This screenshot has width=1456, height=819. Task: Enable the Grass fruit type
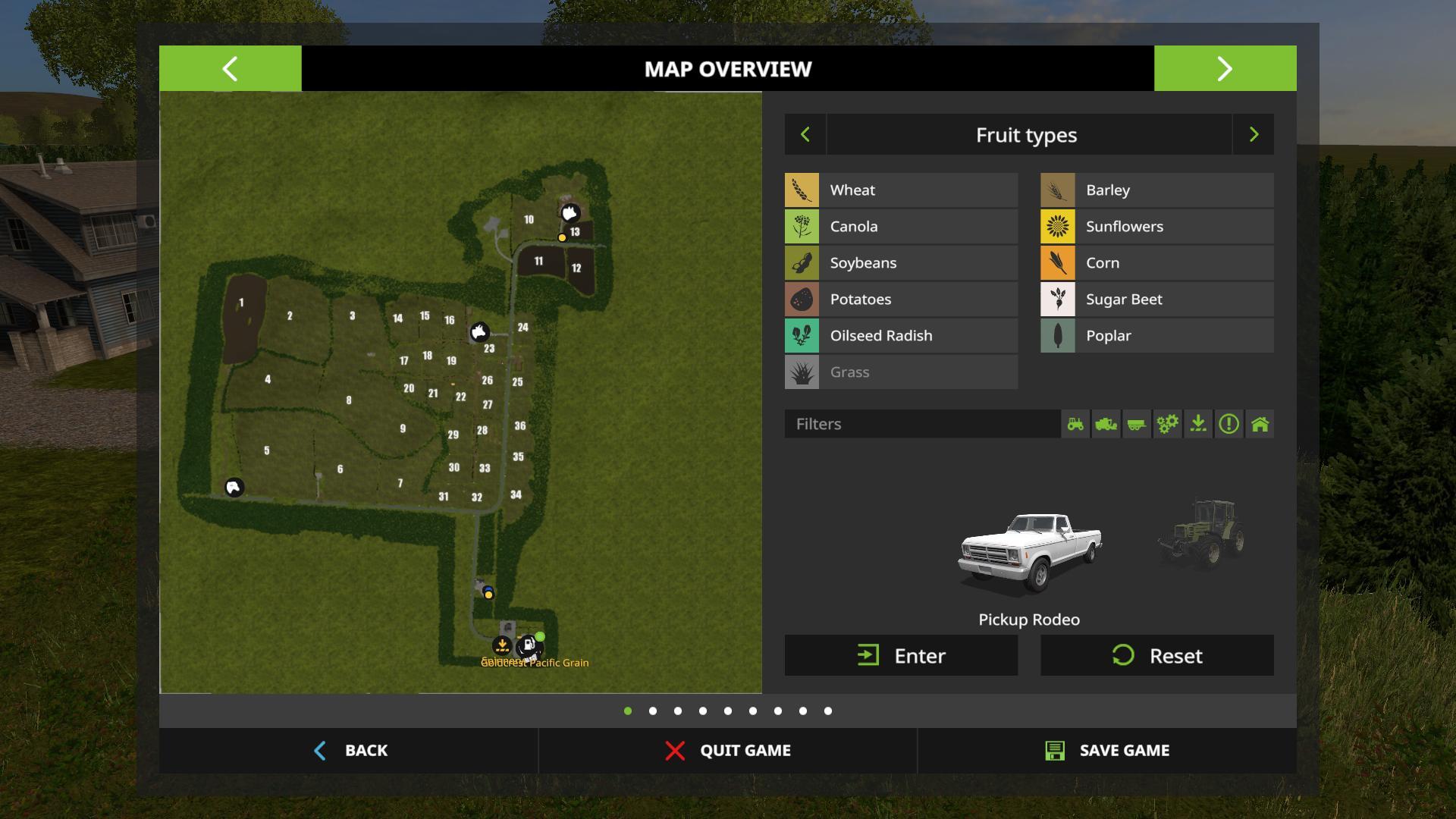point(901,372)
